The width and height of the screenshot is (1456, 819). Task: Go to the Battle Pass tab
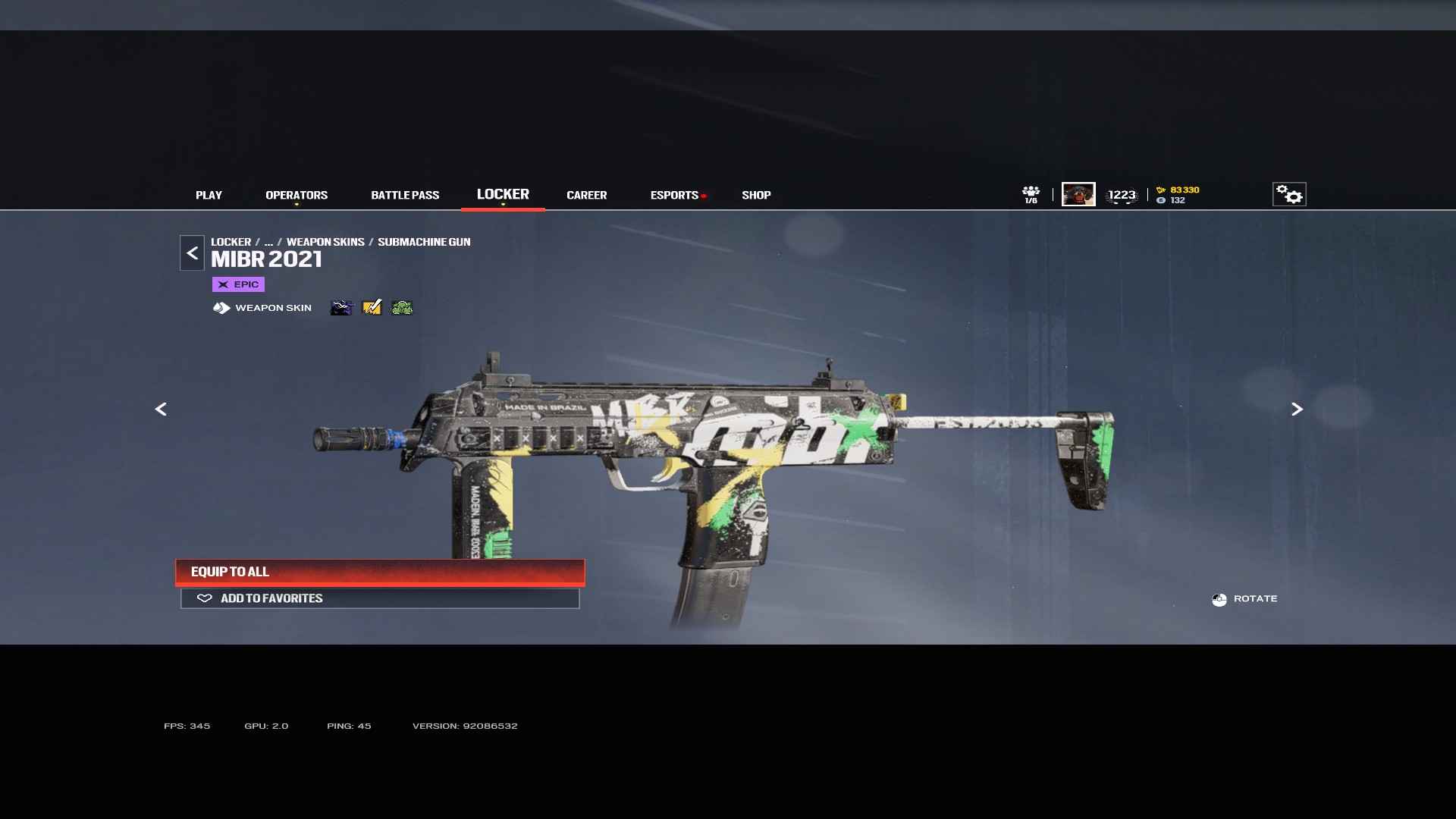pyautogui.click(x=405, y=195)
